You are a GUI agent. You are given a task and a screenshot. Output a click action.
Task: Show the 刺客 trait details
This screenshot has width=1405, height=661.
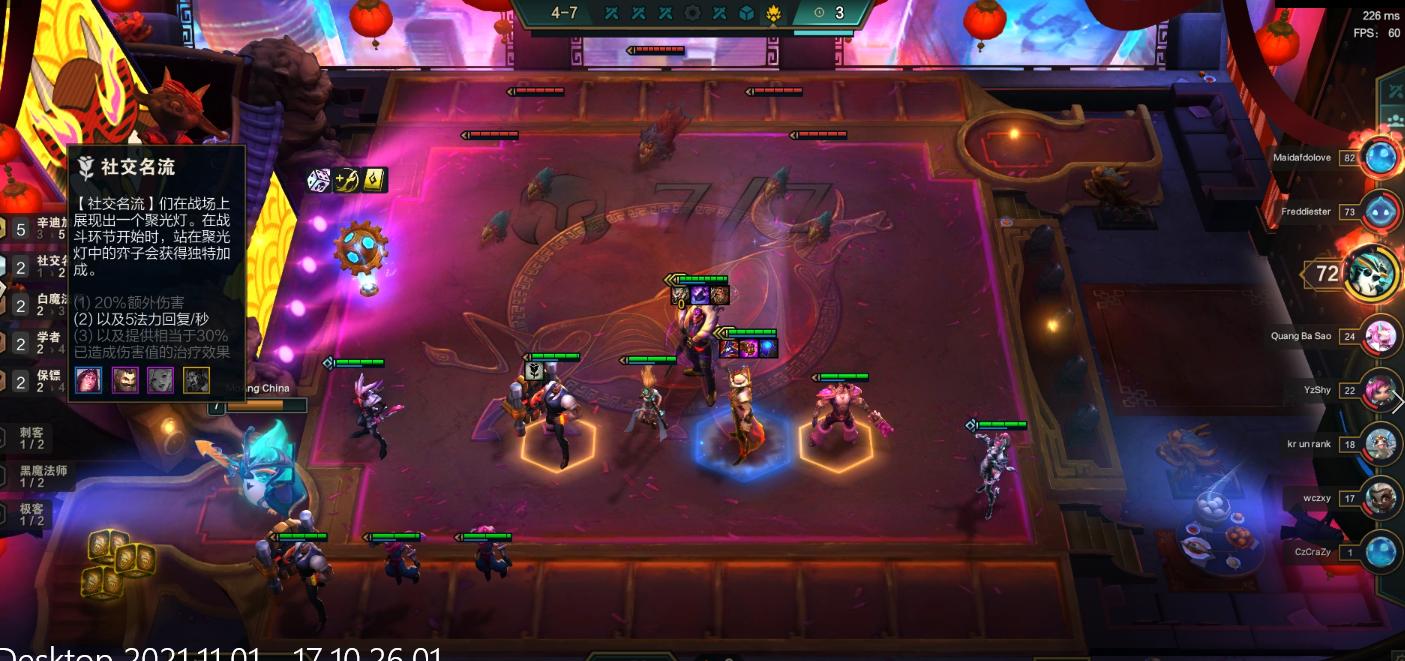pos(32,437)
